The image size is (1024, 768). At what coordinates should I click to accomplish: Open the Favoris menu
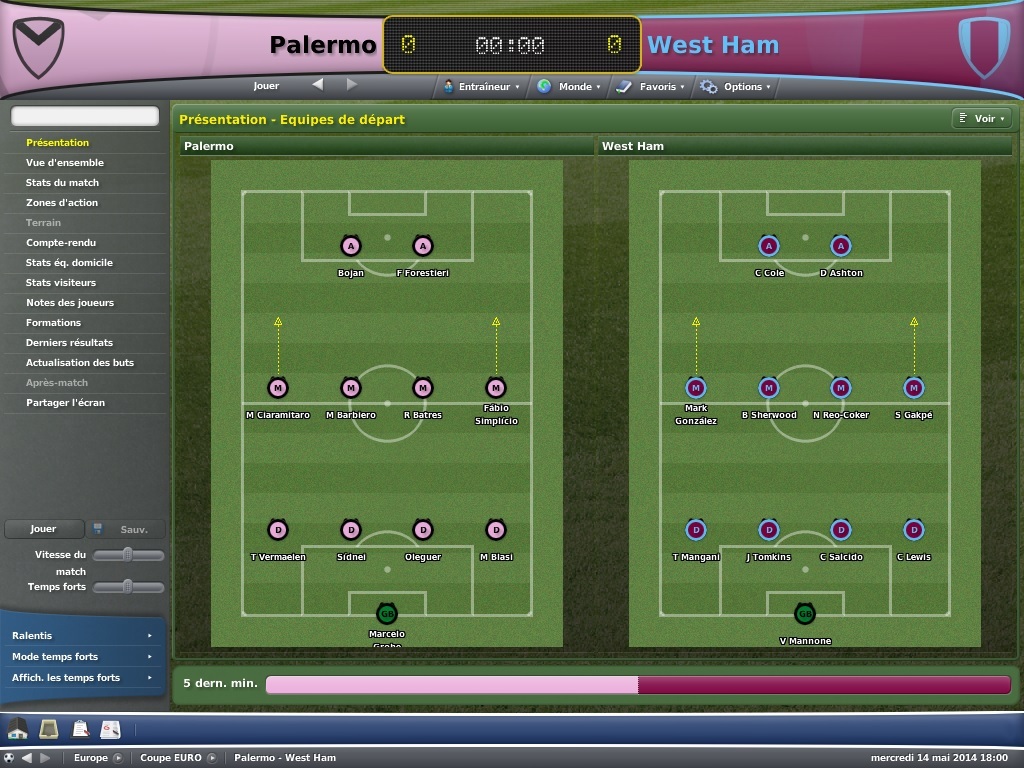[x=652, y=87]
